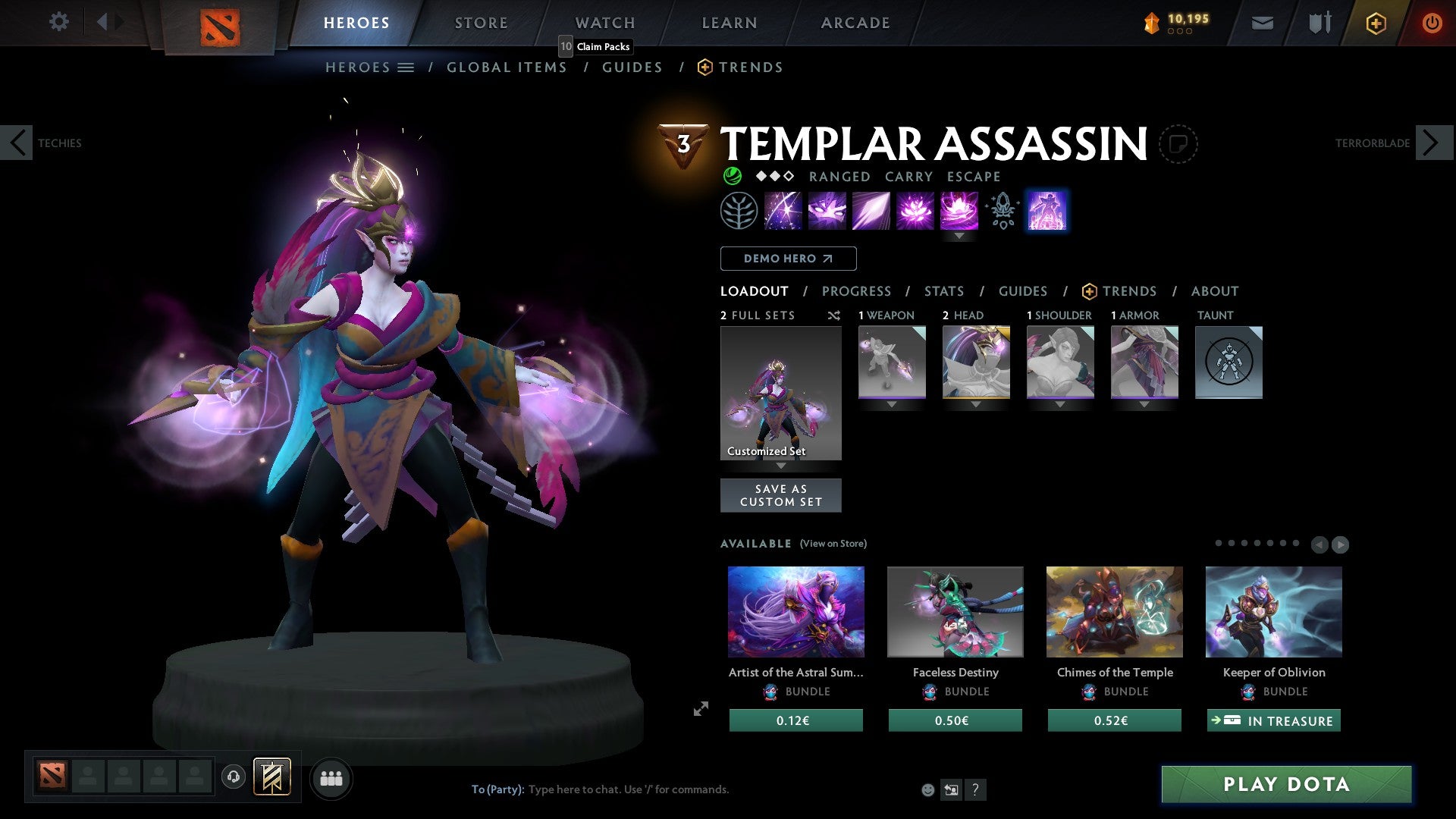Toggle the shuffle icon beside Full Sets

(x=834, y=315)
